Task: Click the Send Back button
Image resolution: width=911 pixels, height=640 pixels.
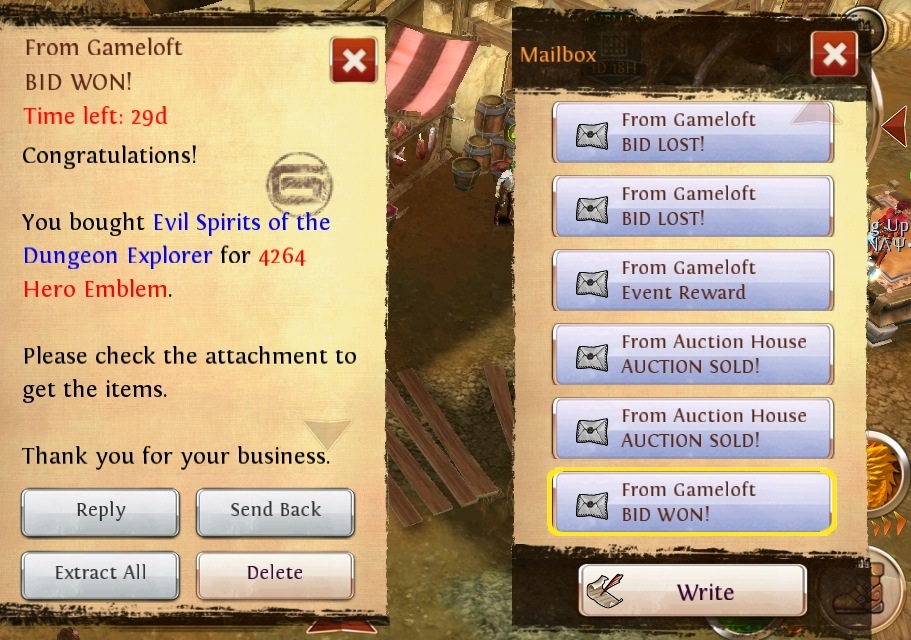Action: tap(275, 511)
